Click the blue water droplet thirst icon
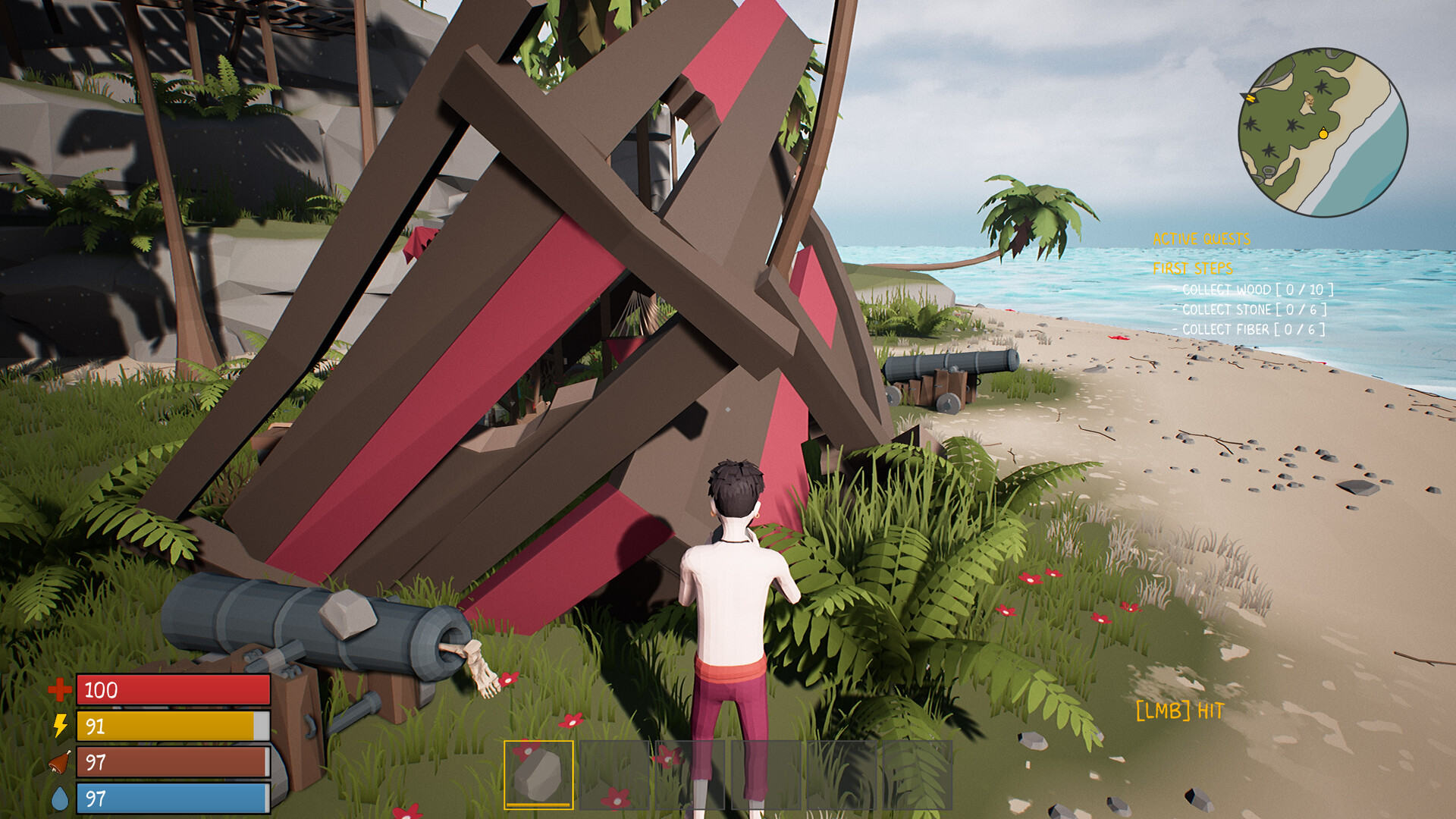Image resolution: width=1456 pixels, height=819 pixels. [61, 795]
